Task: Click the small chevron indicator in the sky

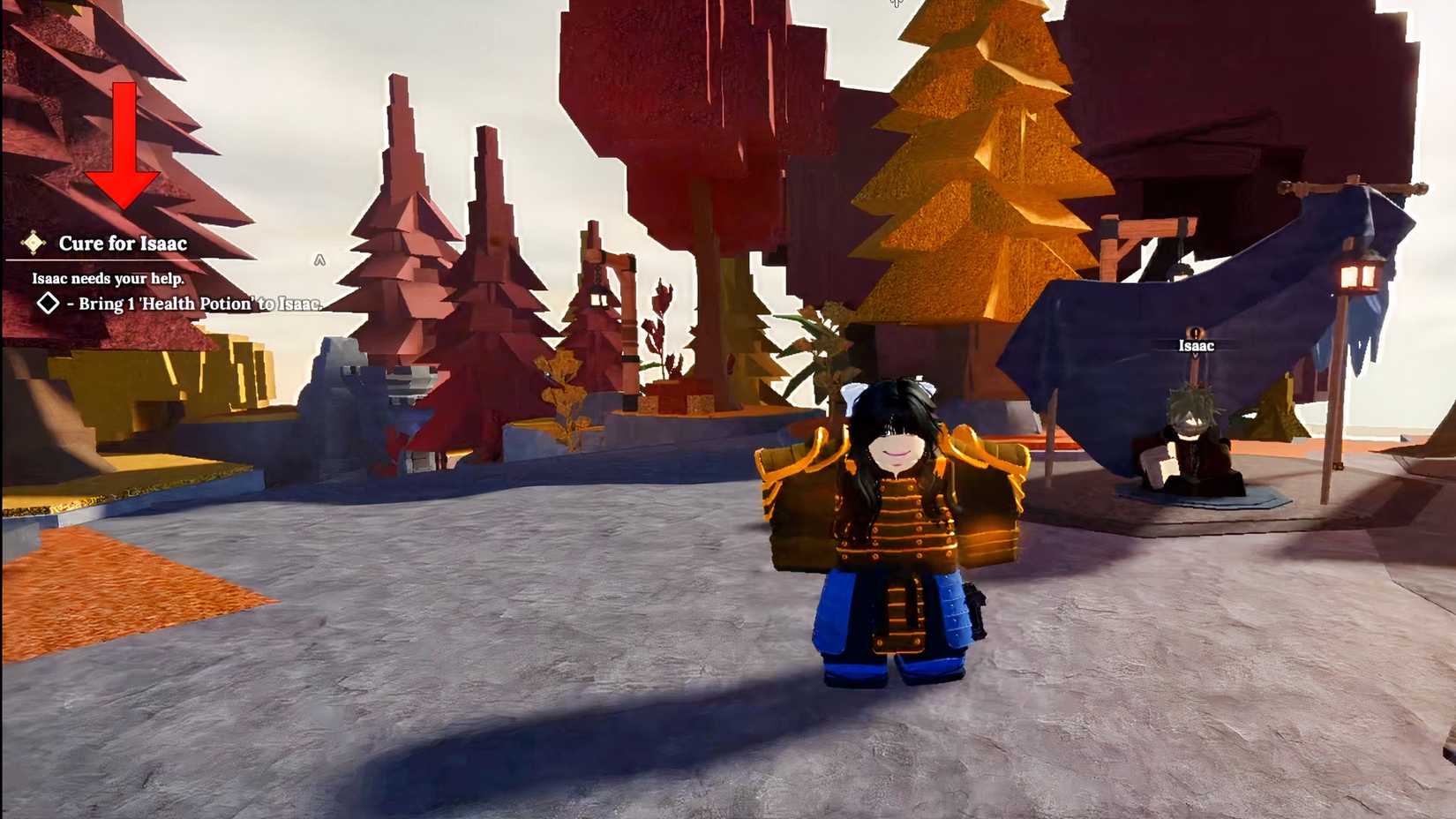Action: (319, 259)
